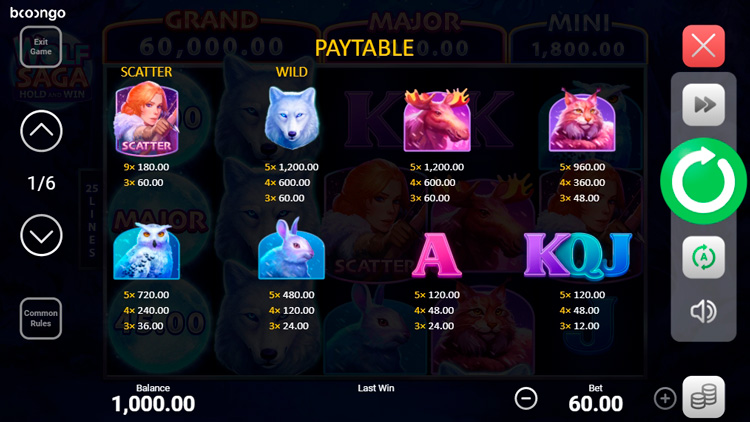Screen dimensions: 750x422
Task: Go to the previous paytable page
Action: point(41,131)
